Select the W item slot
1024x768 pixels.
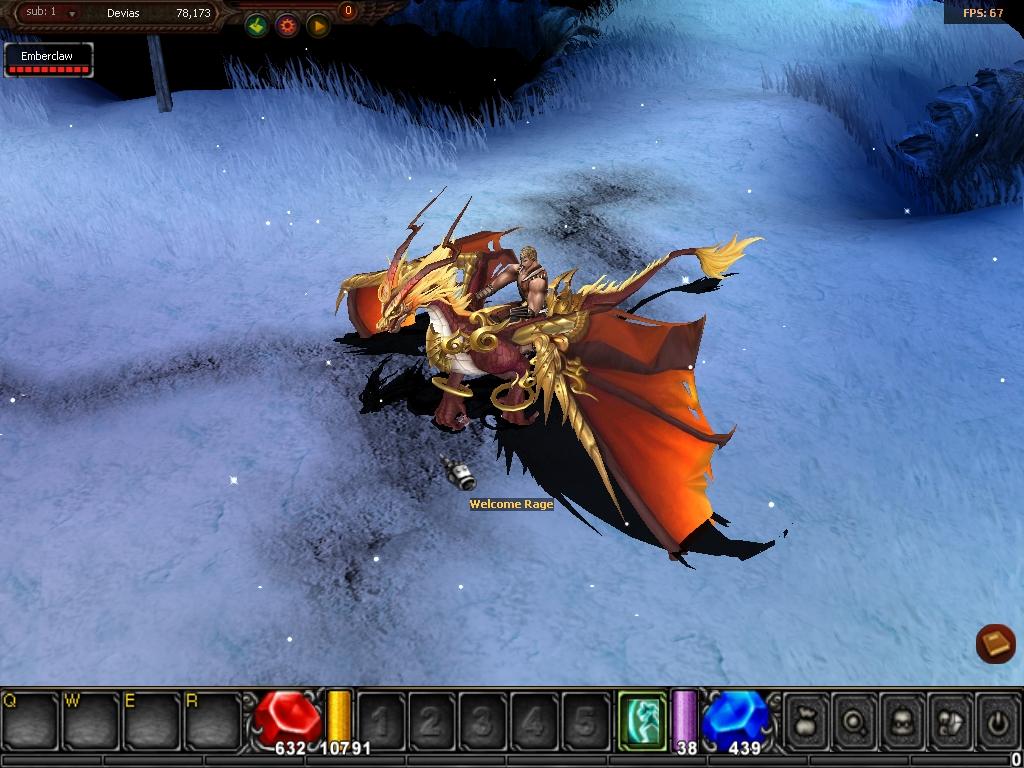click(x=91, y=719)
